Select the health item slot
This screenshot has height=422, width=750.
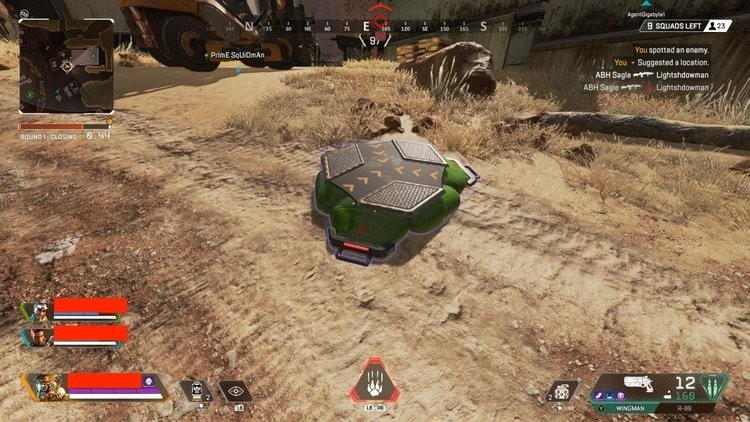click(x=193, y=390)
